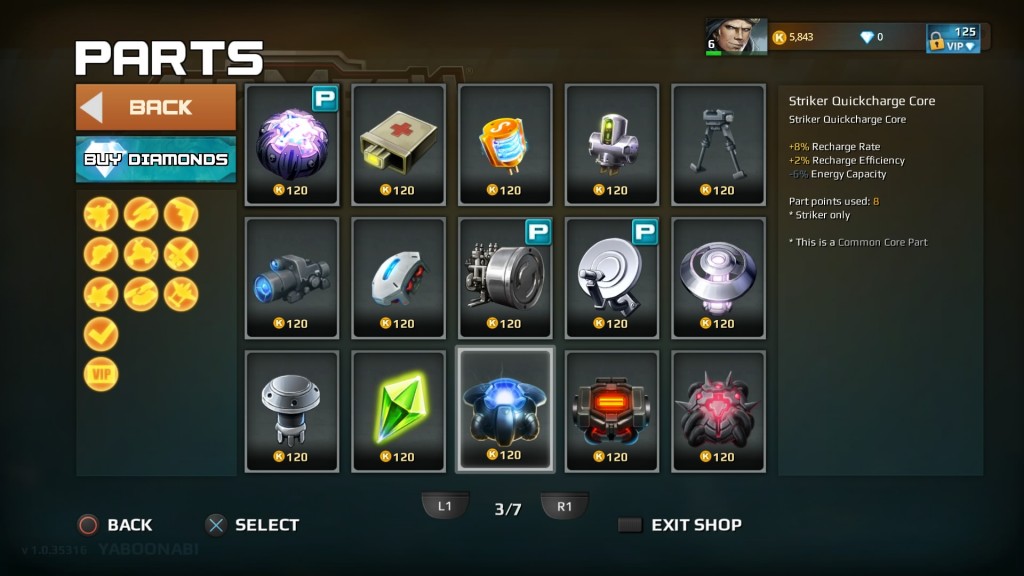Pick the silver radar dish part
The image size is (1024, 576).
(611, 277)
